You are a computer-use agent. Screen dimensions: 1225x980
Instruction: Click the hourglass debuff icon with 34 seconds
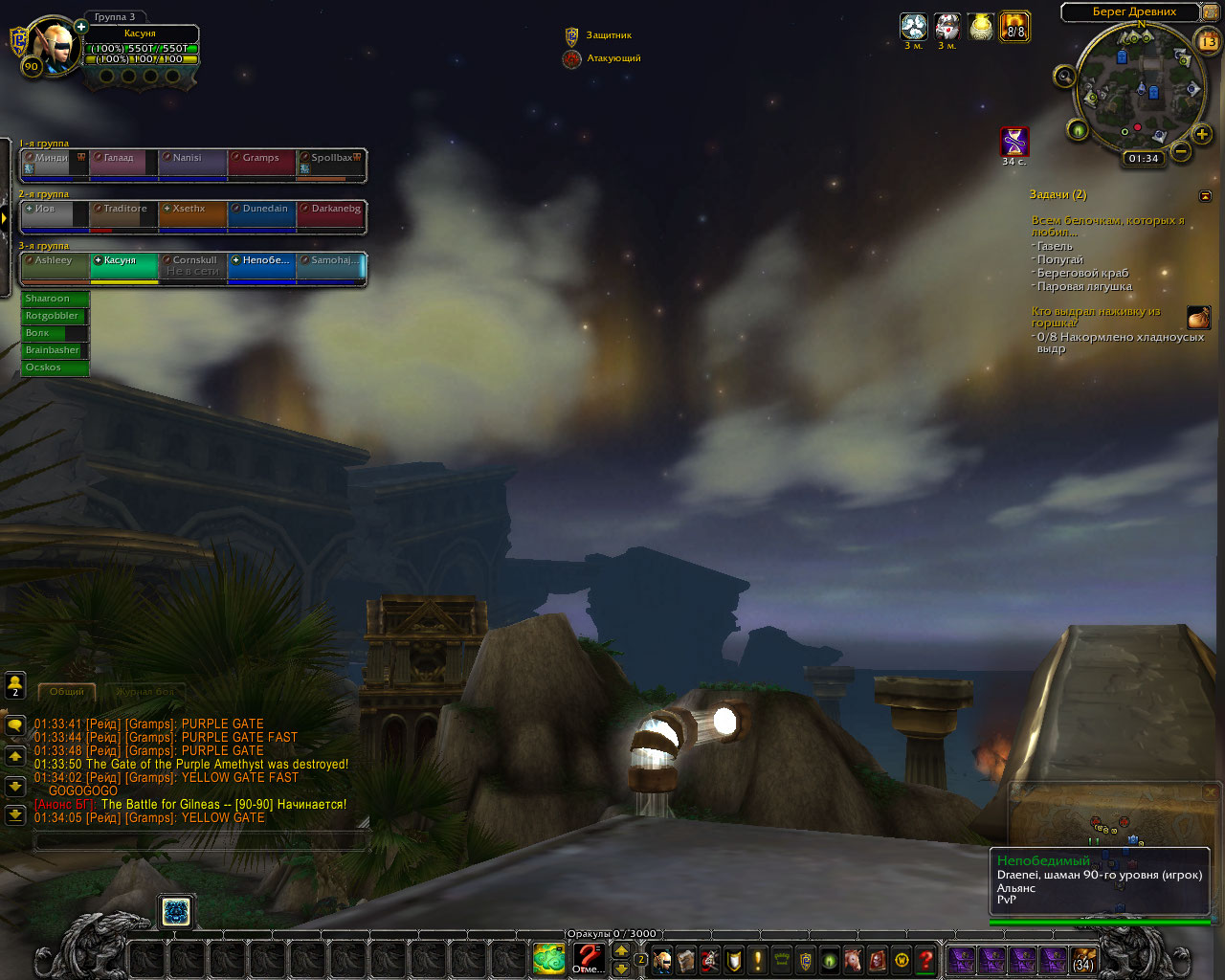[x=1014, y=141]
